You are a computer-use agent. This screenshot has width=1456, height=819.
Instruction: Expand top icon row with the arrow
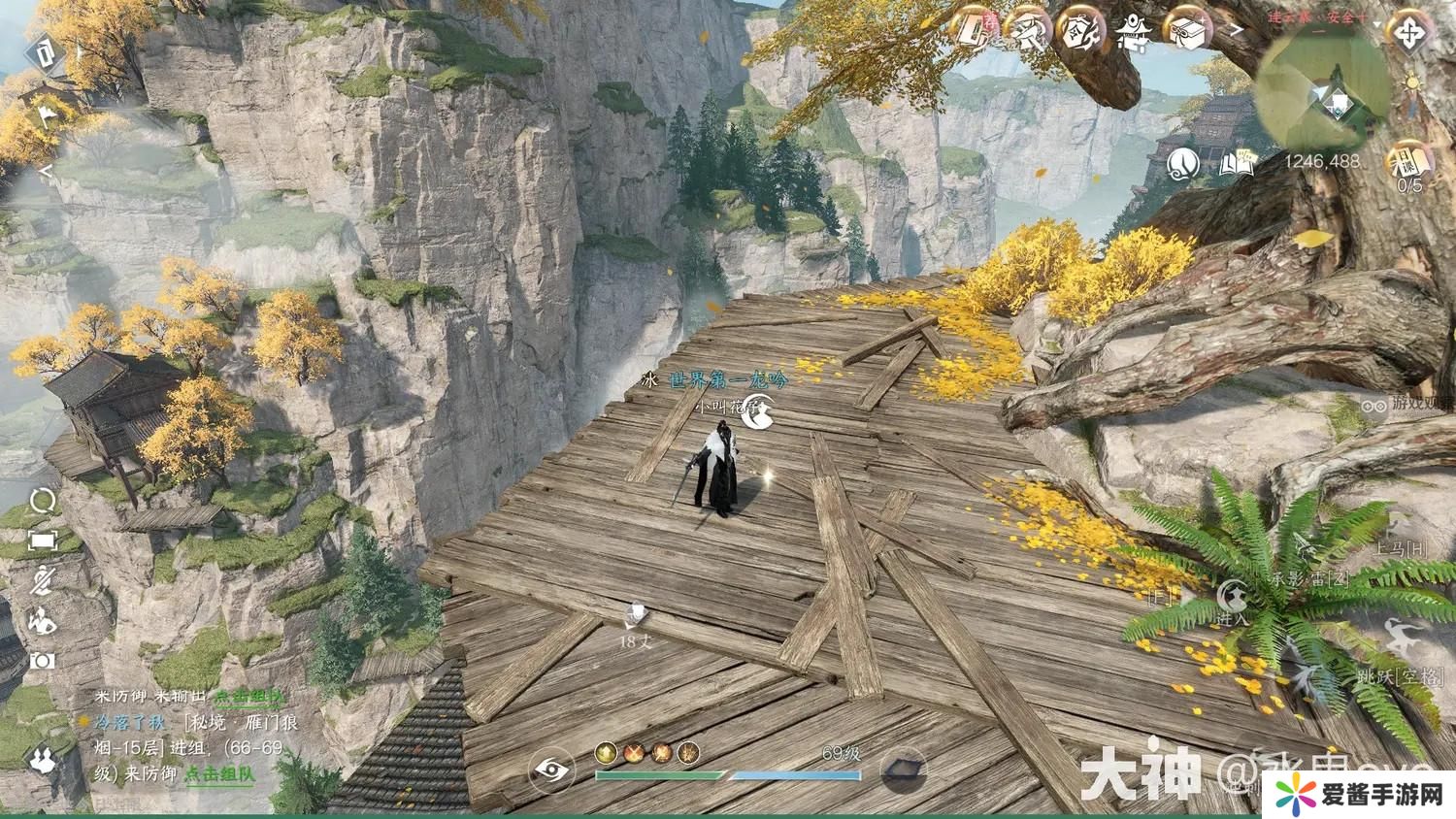coord(1238,30)
